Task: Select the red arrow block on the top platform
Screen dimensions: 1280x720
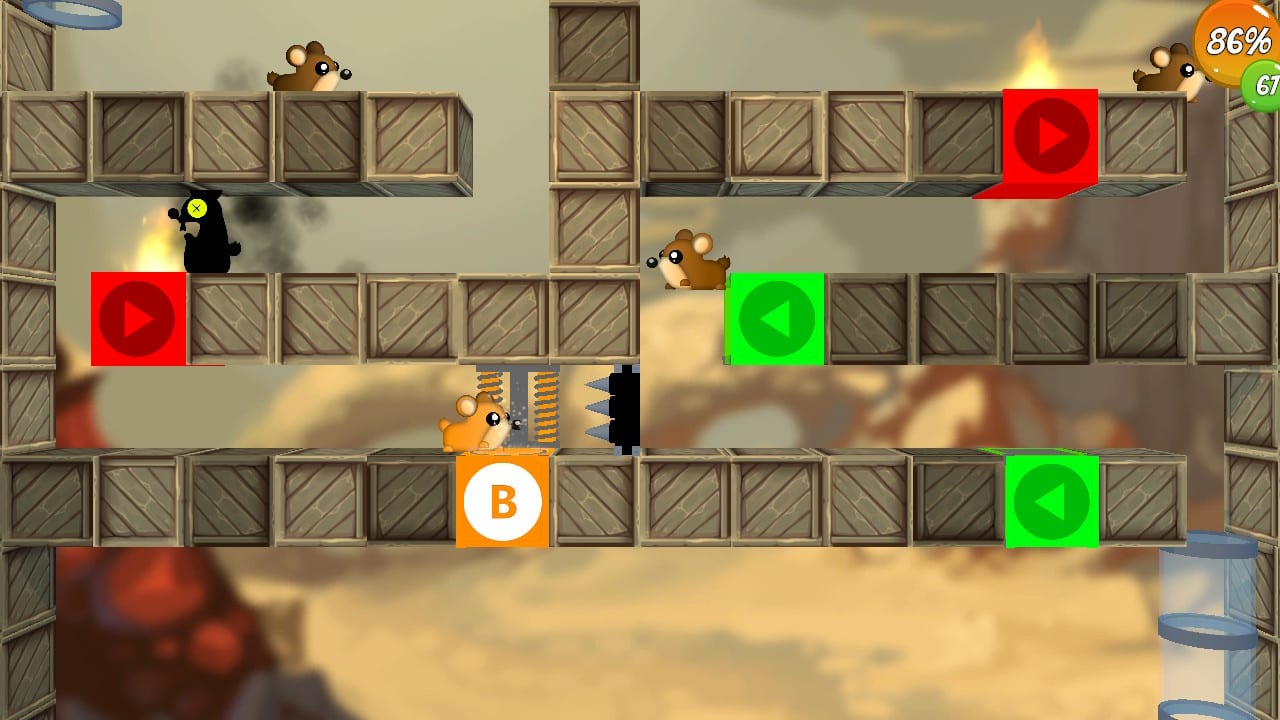Action: click(1048, 137)
